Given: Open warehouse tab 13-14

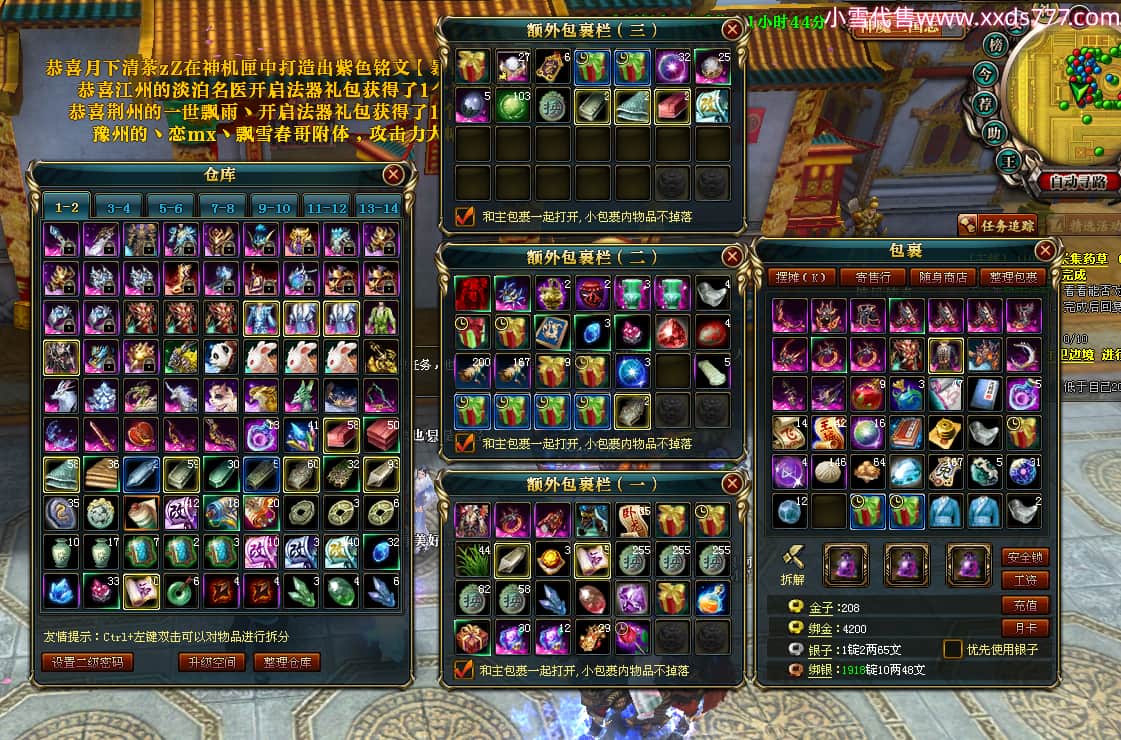Looking at the screenshot, I should [378, 208].
